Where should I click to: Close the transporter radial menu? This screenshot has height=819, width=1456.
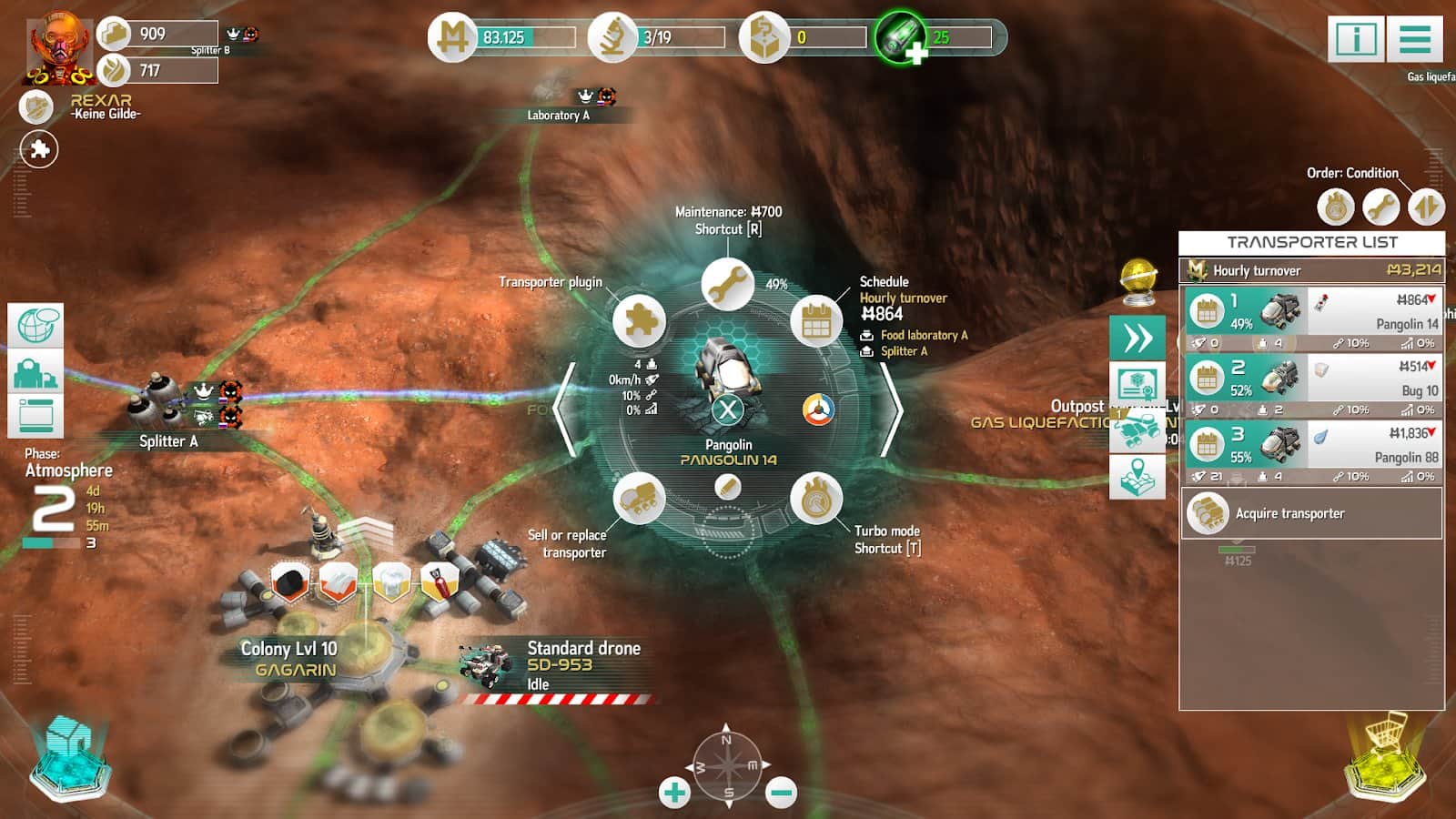pyautogui.click(x=727, y=409)
